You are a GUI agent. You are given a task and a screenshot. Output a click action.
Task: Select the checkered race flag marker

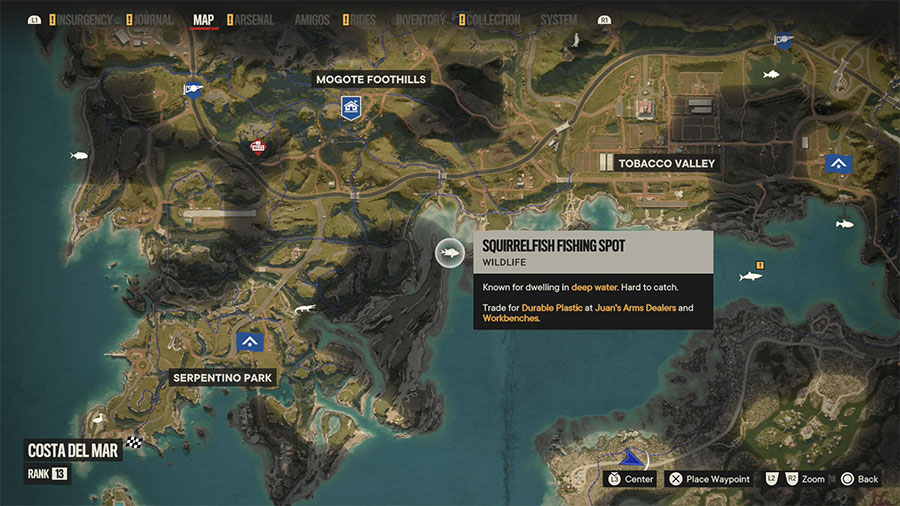tap(134, 441)
